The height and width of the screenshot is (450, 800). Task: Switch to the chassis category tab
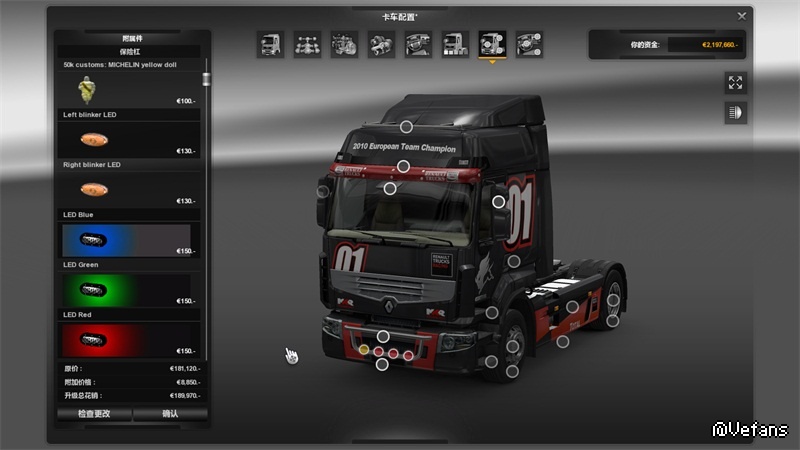tap(307, 44)
